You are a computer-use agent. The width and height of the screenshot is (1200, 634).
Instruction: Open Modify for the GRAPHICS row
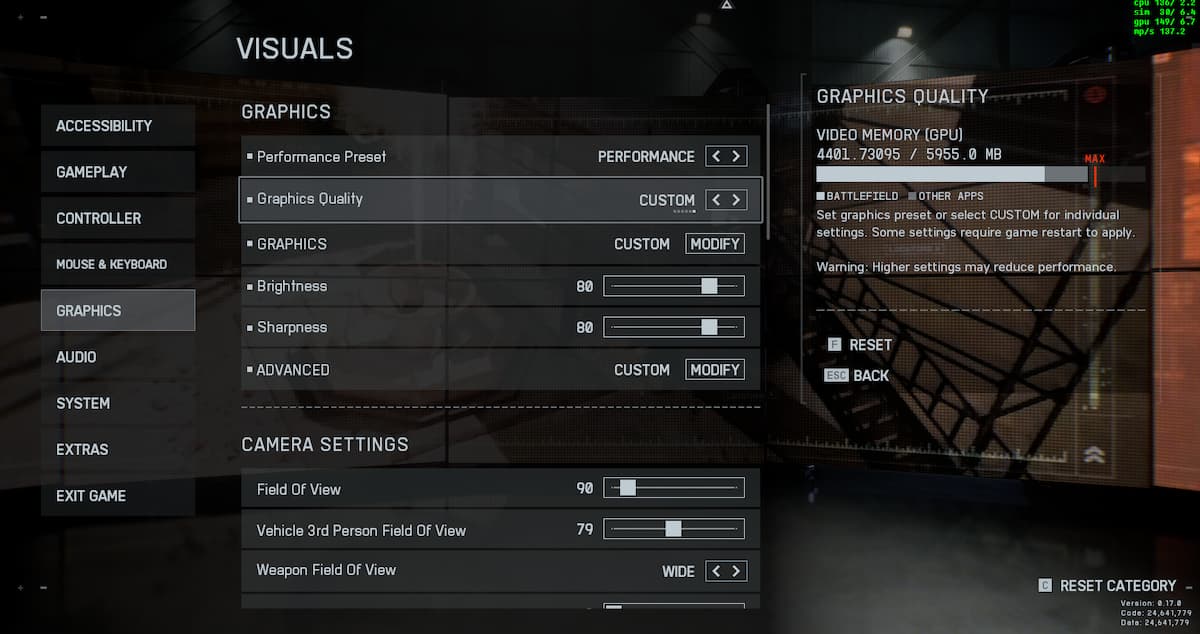point(715,244)
